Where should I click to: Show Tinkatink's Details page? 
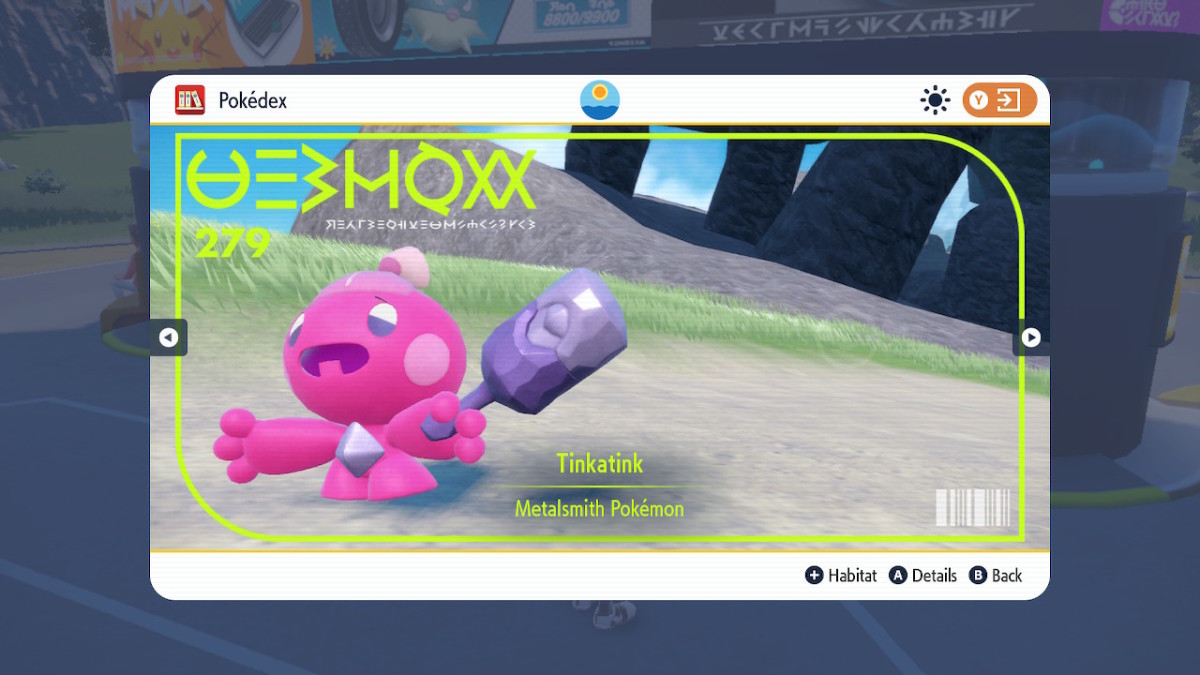pyautogui.click(x=923, y=575)
